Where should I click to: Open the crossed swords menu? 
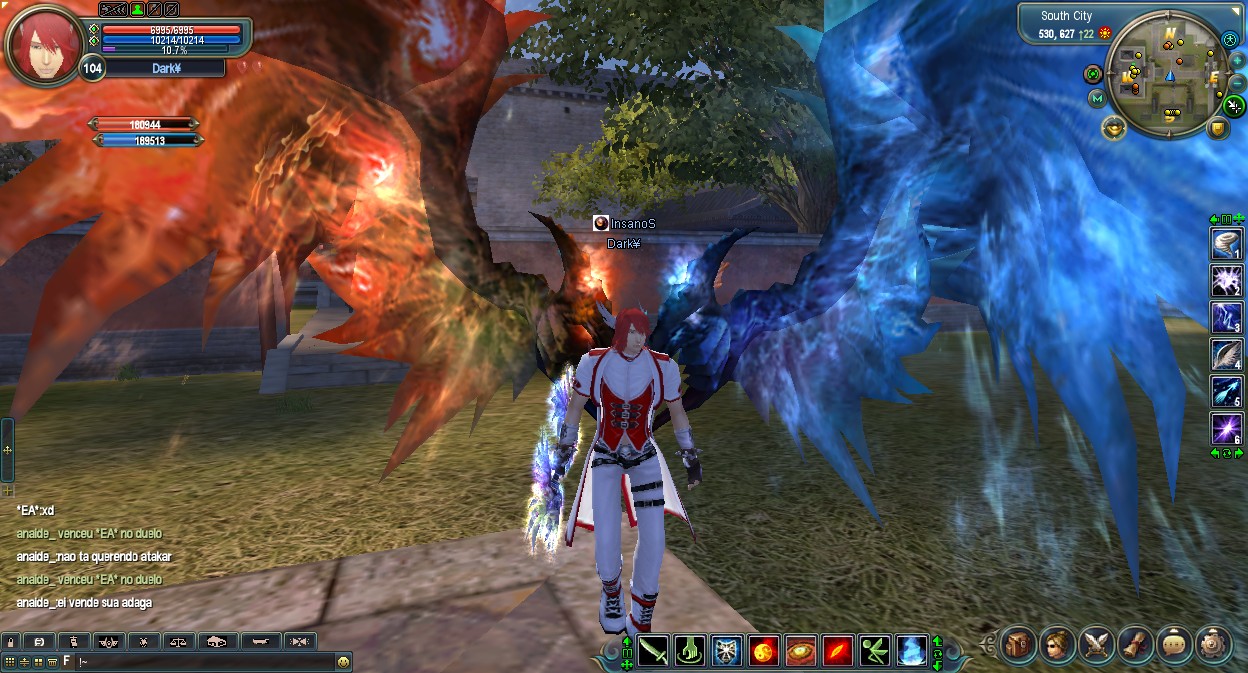(x=1096, y=643)
